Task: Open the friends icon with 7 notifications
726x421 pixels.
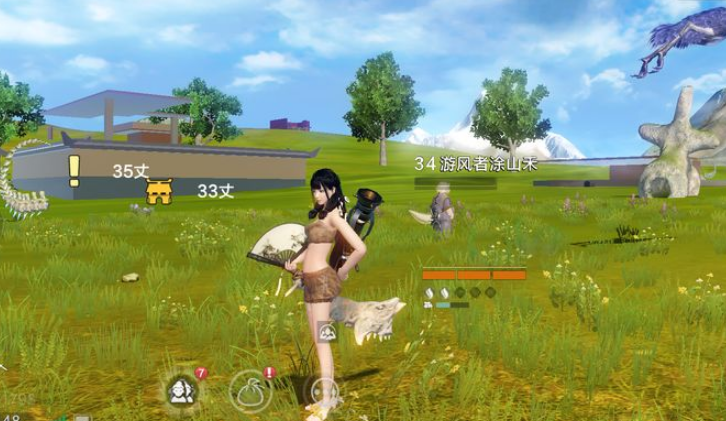Action: click(183, 389)
